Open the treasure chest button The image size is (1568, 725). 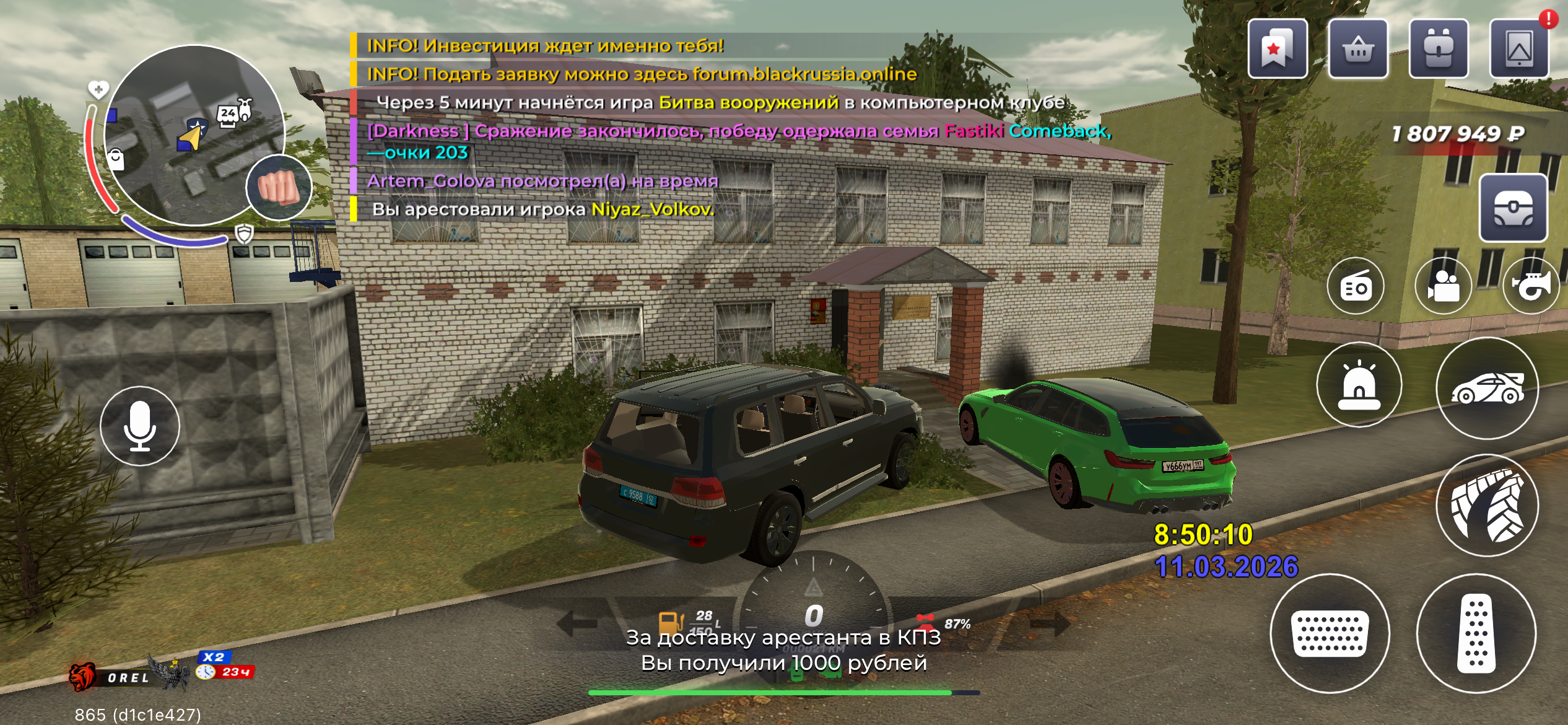click(x=1512, y=208)
